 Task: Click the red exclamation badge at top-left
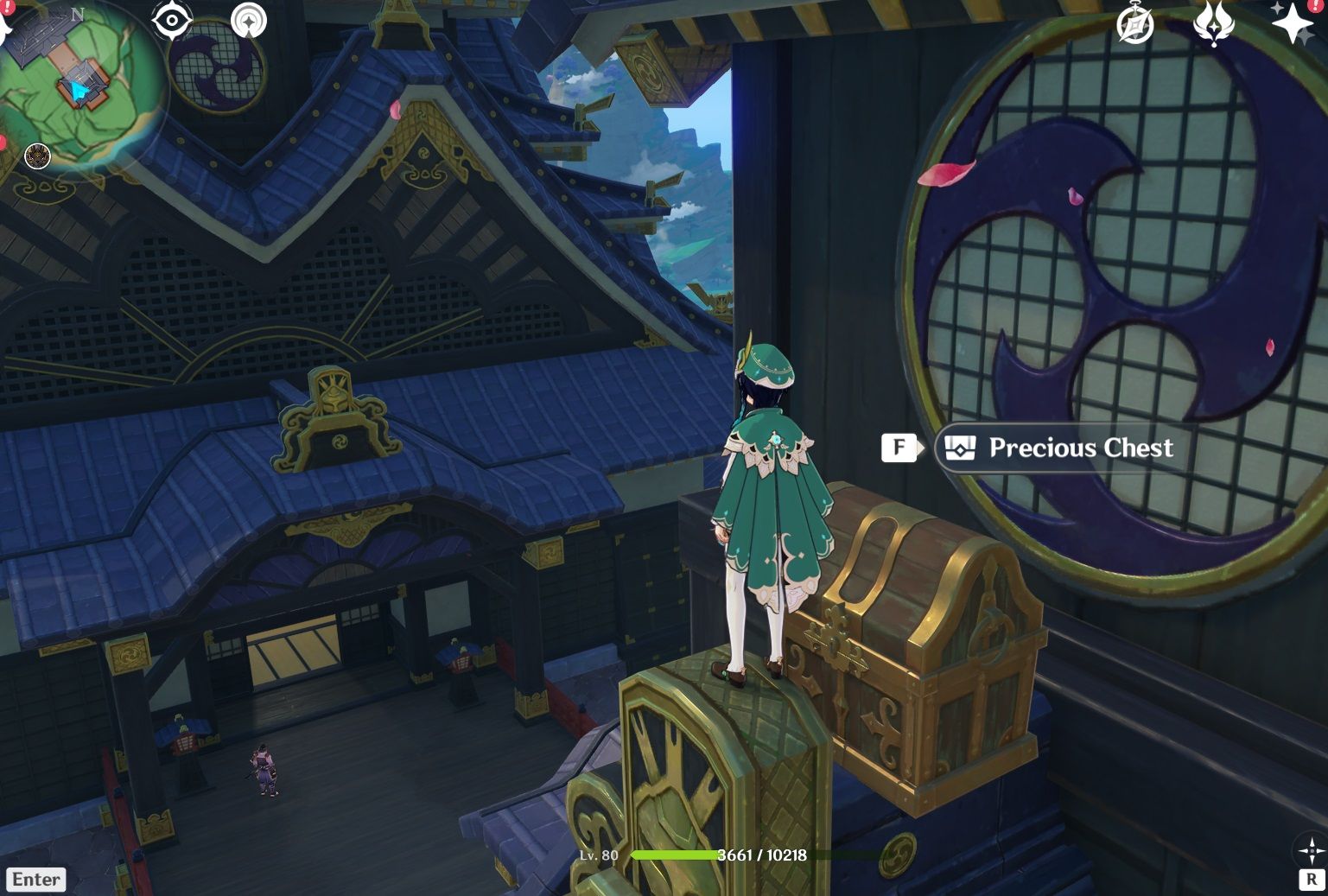(x=7, y=8)
